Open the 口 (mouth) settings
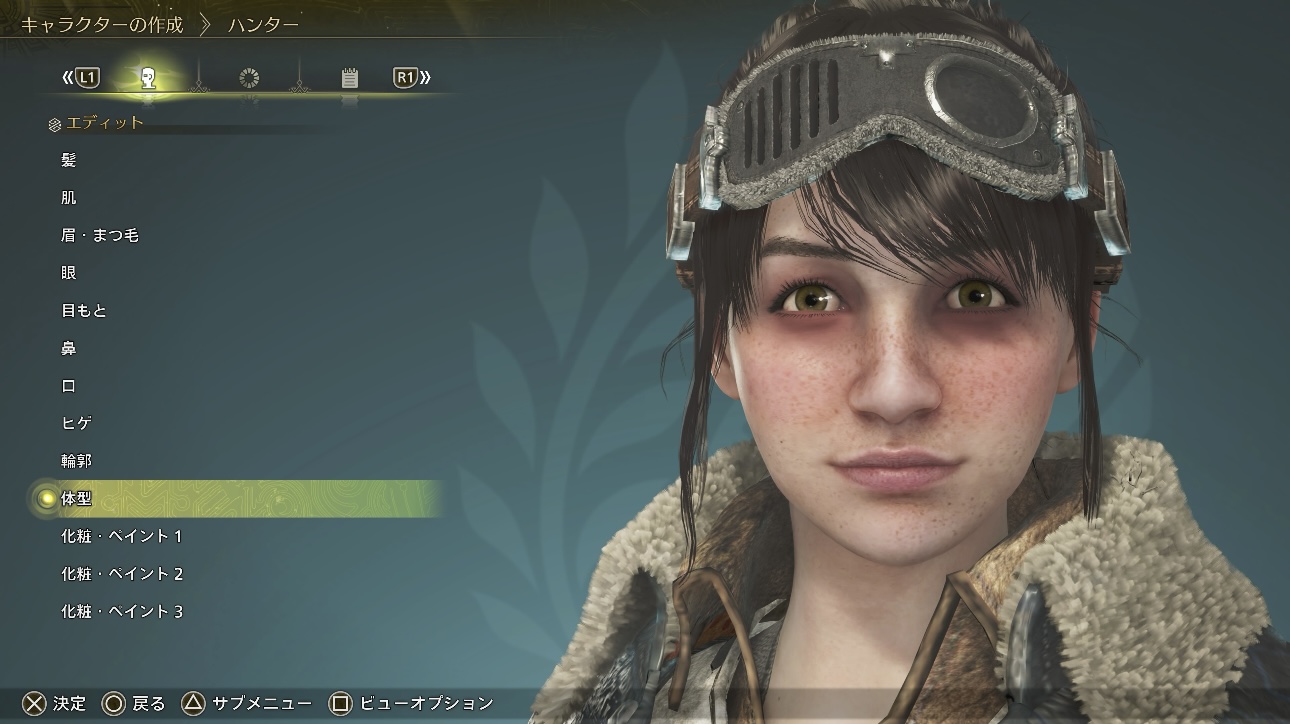Viewport: 1290px width, 724px height. click(69, 386)
